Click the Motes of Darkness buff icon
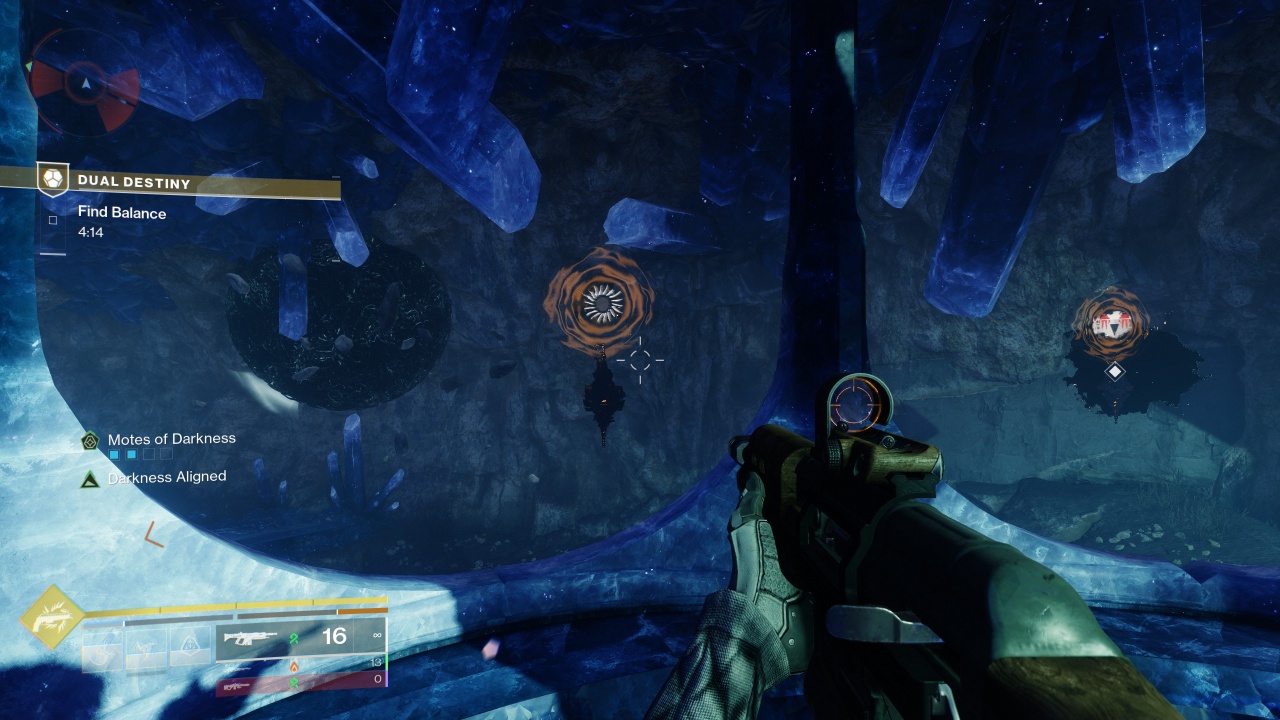Screen dimensions: 1280x720 90,440
